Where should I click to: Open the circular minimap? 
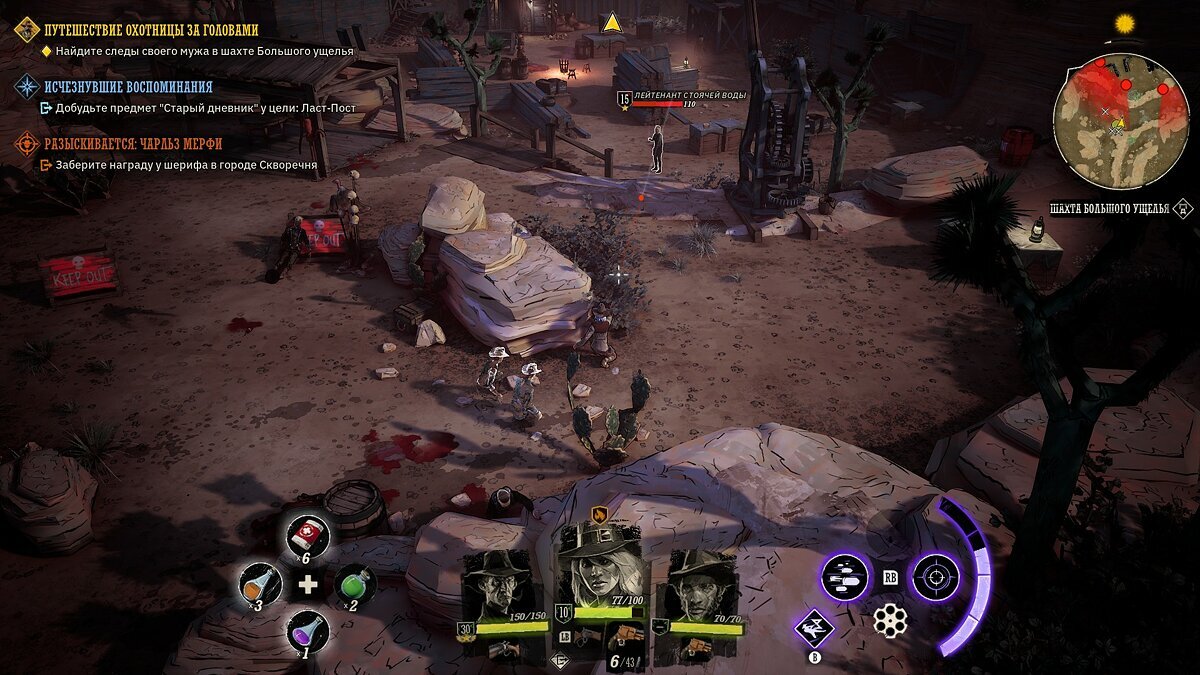(1120, 120)
